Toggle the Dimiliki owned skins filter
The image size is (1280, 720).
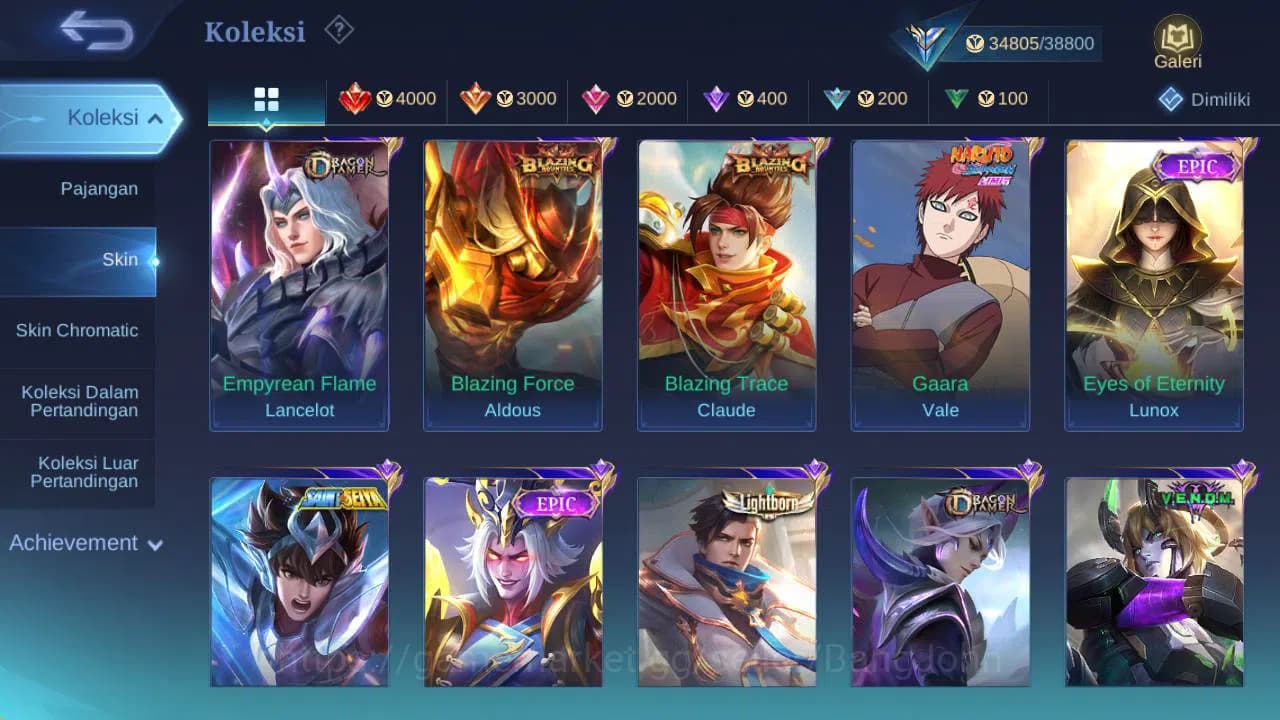coord(1204,99)
